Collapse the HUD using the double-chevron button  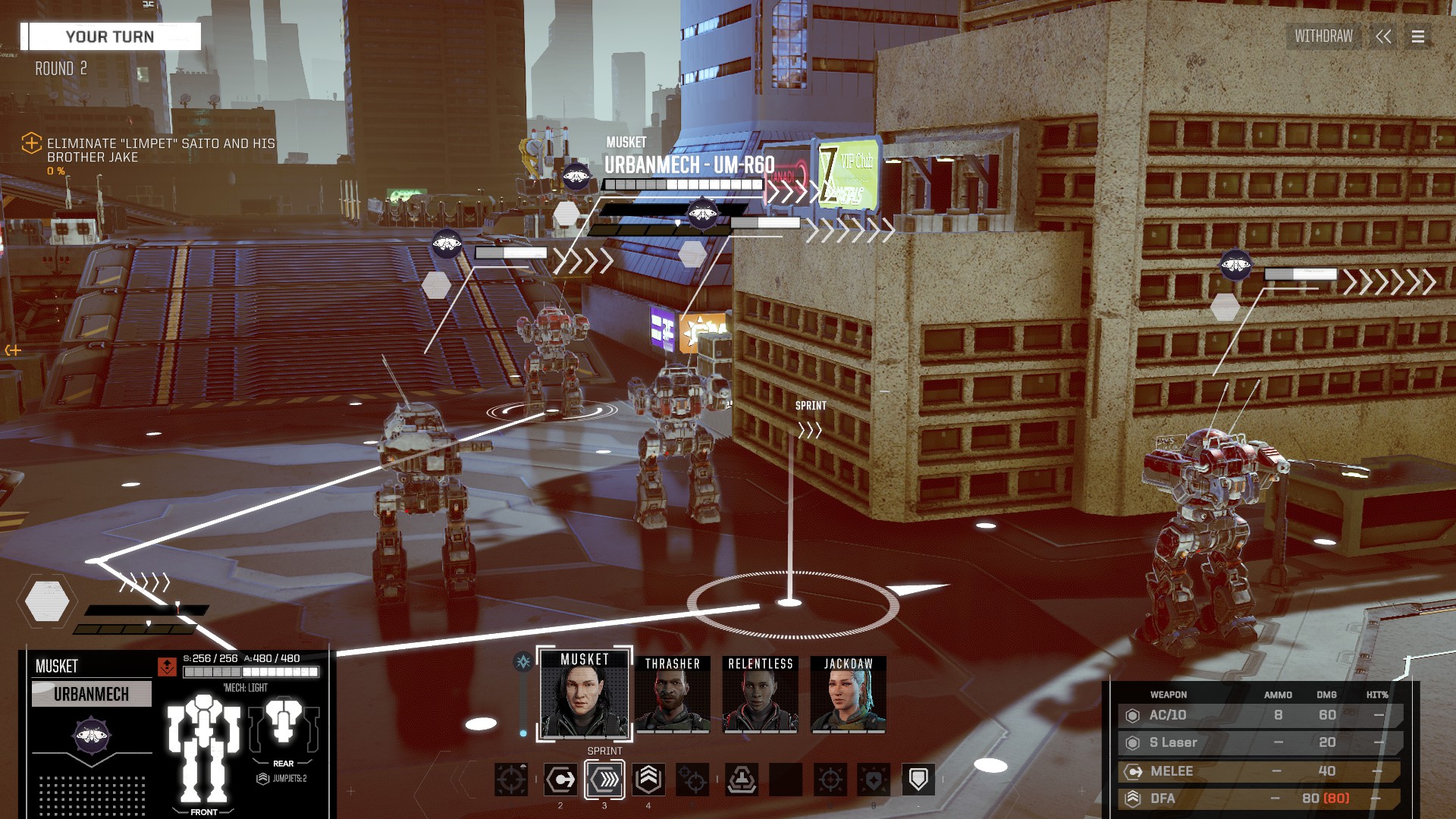(1385, 36)
